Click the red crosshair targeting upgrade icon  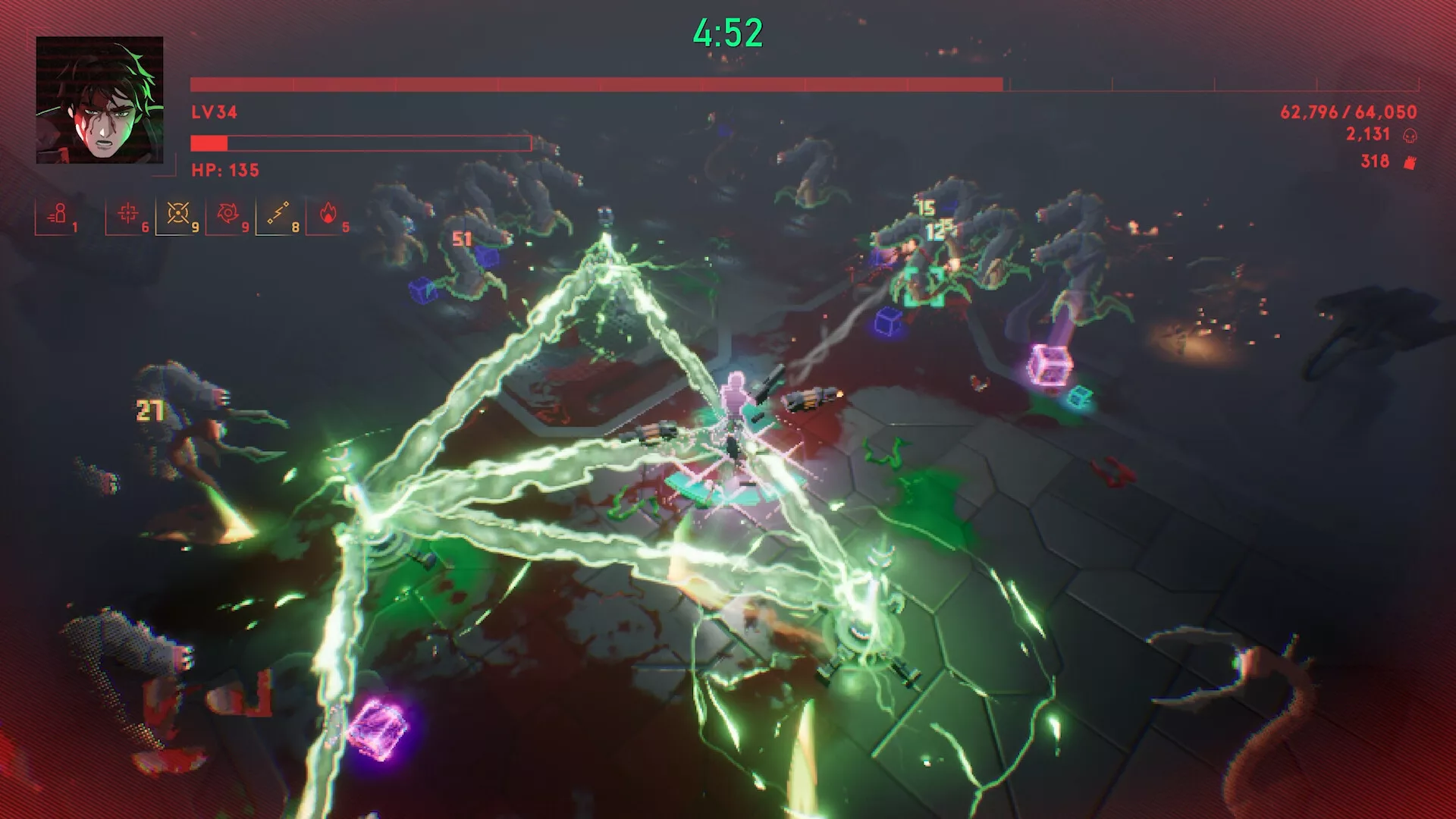coord(127,214)
